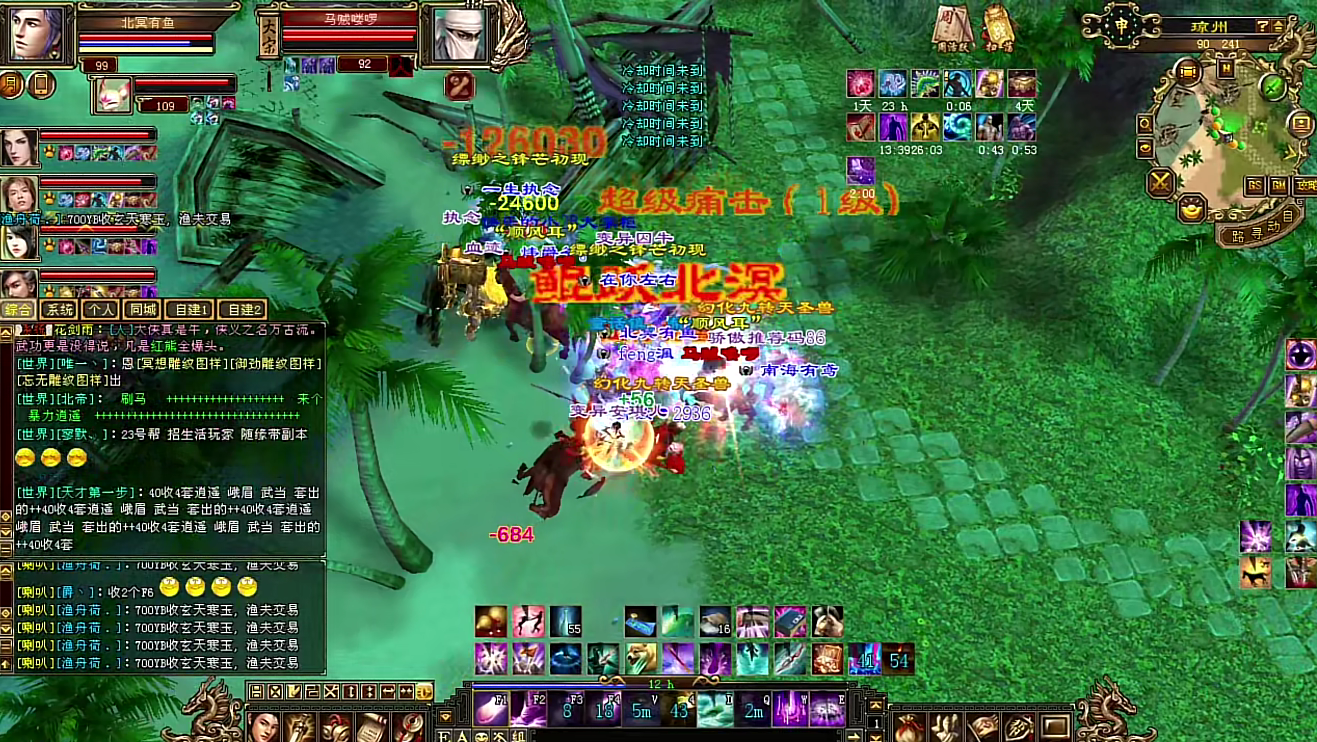Open the GM button by the minimap
Viewport: 1317px width, 742px height.
[1278, 186]
